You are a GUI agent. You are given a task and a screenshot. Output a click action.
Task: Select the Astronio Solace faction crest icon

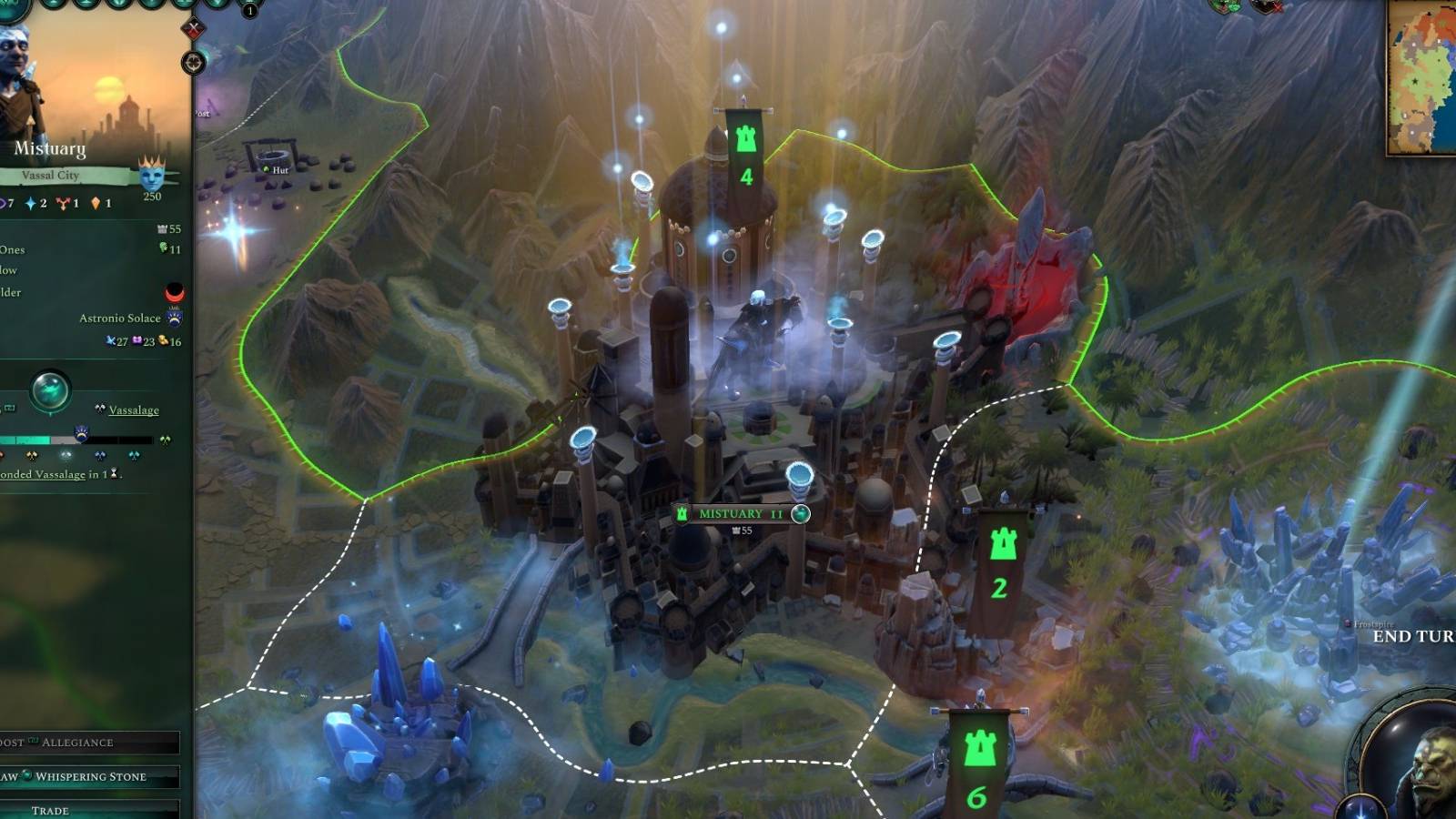(174, 318)
